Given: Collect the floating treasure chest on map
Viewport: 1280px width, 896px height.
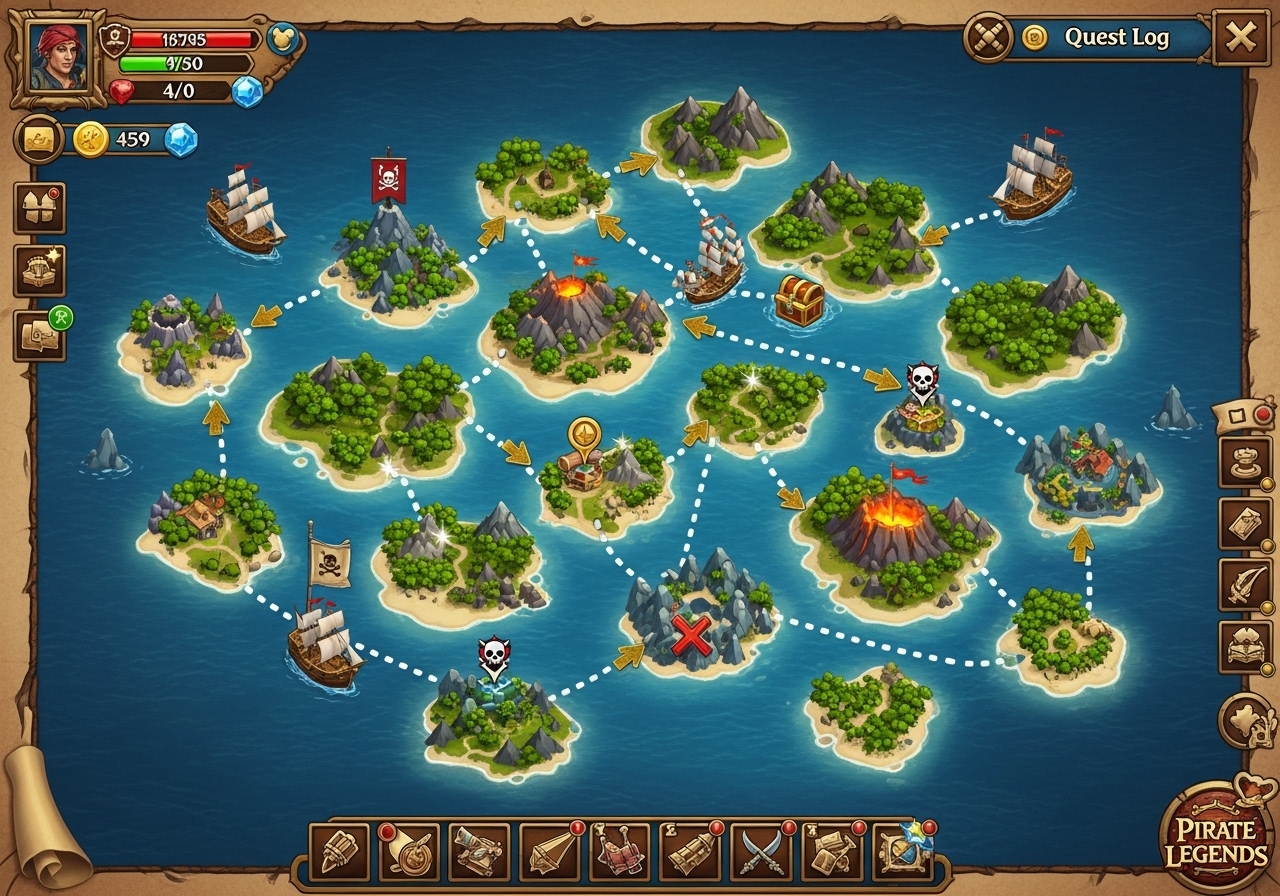Looking at the screenshot, I should pyautogui.click(x=799, y=300).
